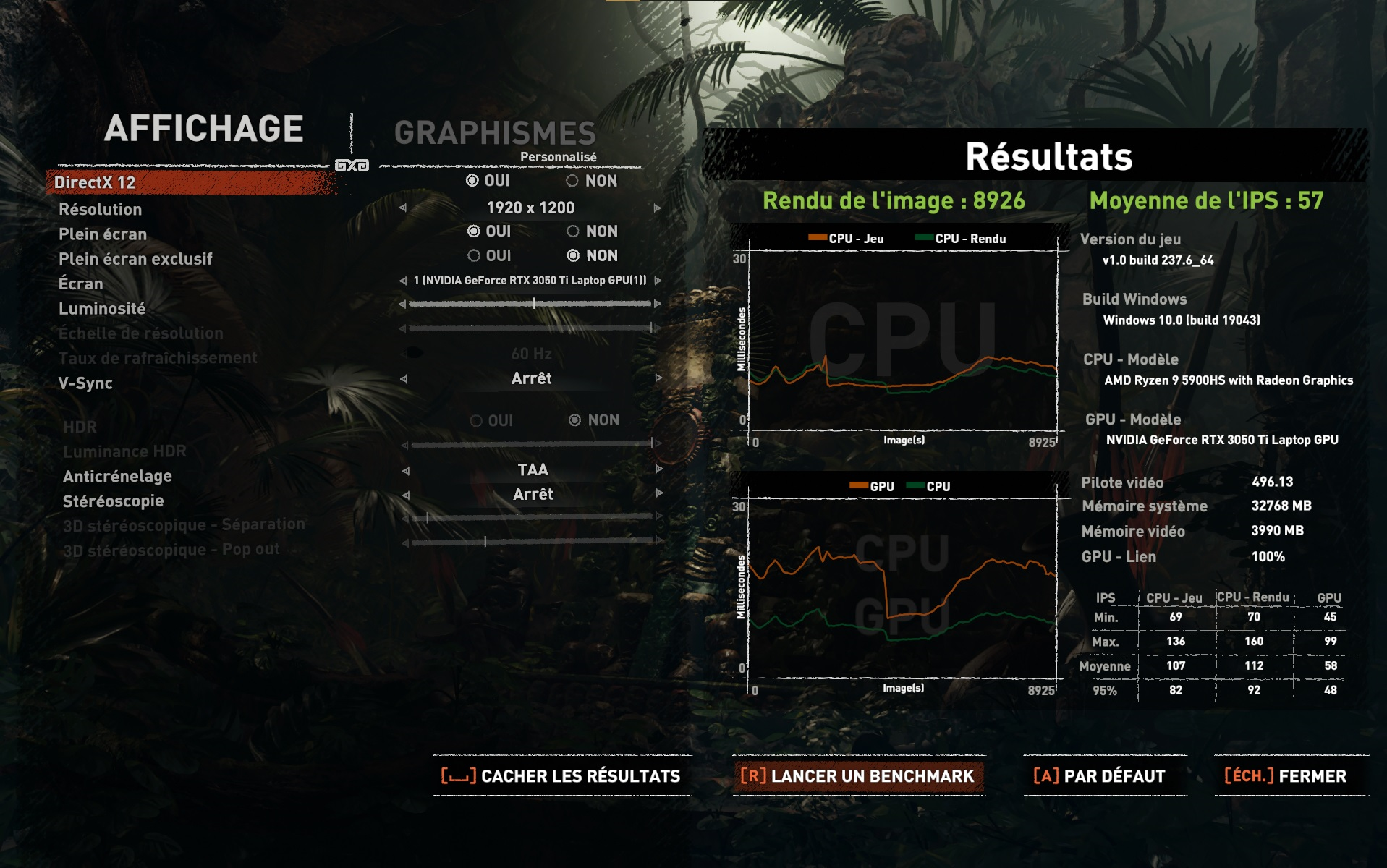Image resolution: width=1387 pixels, height=868 pixels.
Task: Switch to the GRAPHISMES tab
Action: click(495, 133)
